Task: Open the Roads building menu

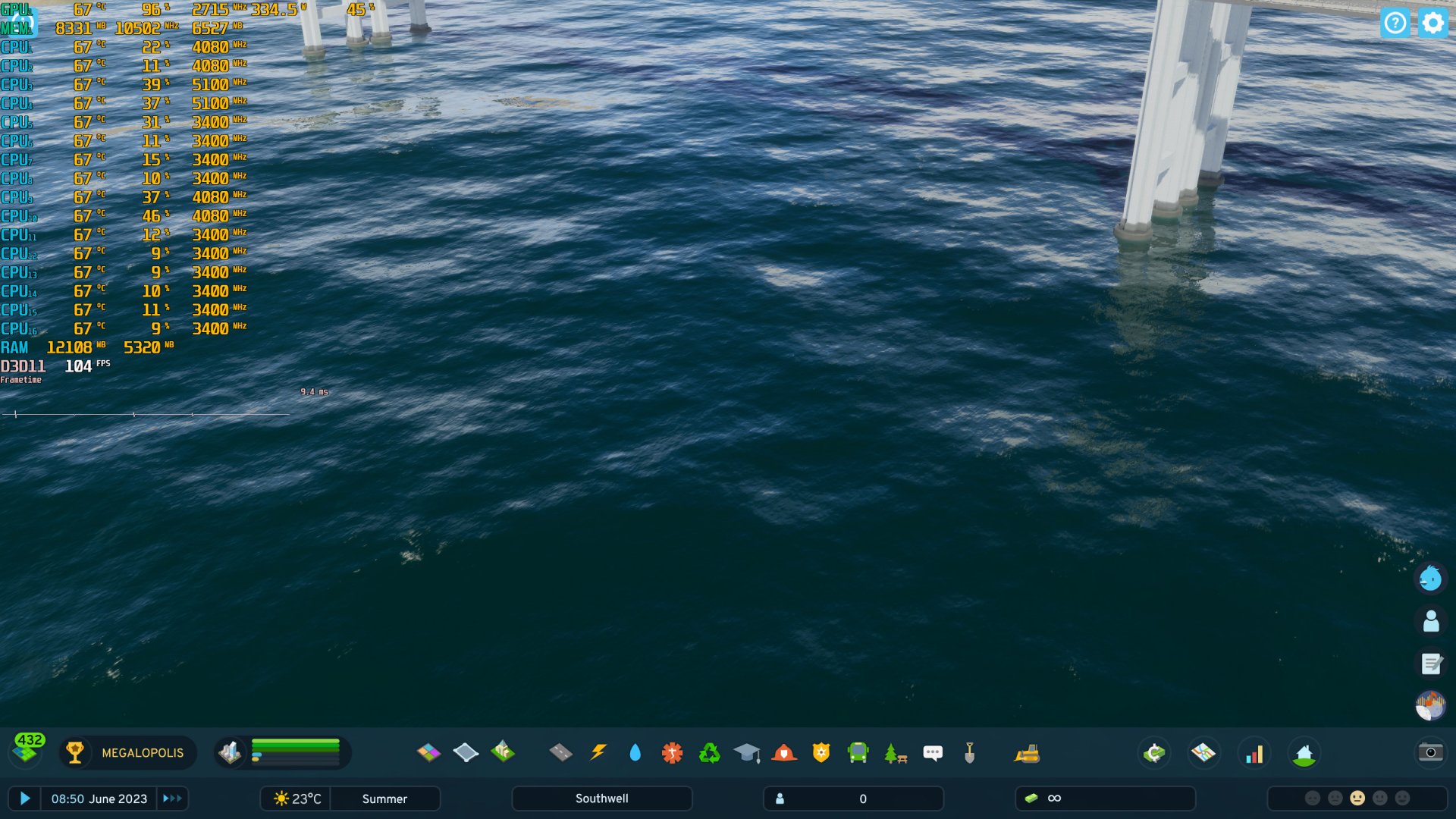Action: [x=560, y=753]
